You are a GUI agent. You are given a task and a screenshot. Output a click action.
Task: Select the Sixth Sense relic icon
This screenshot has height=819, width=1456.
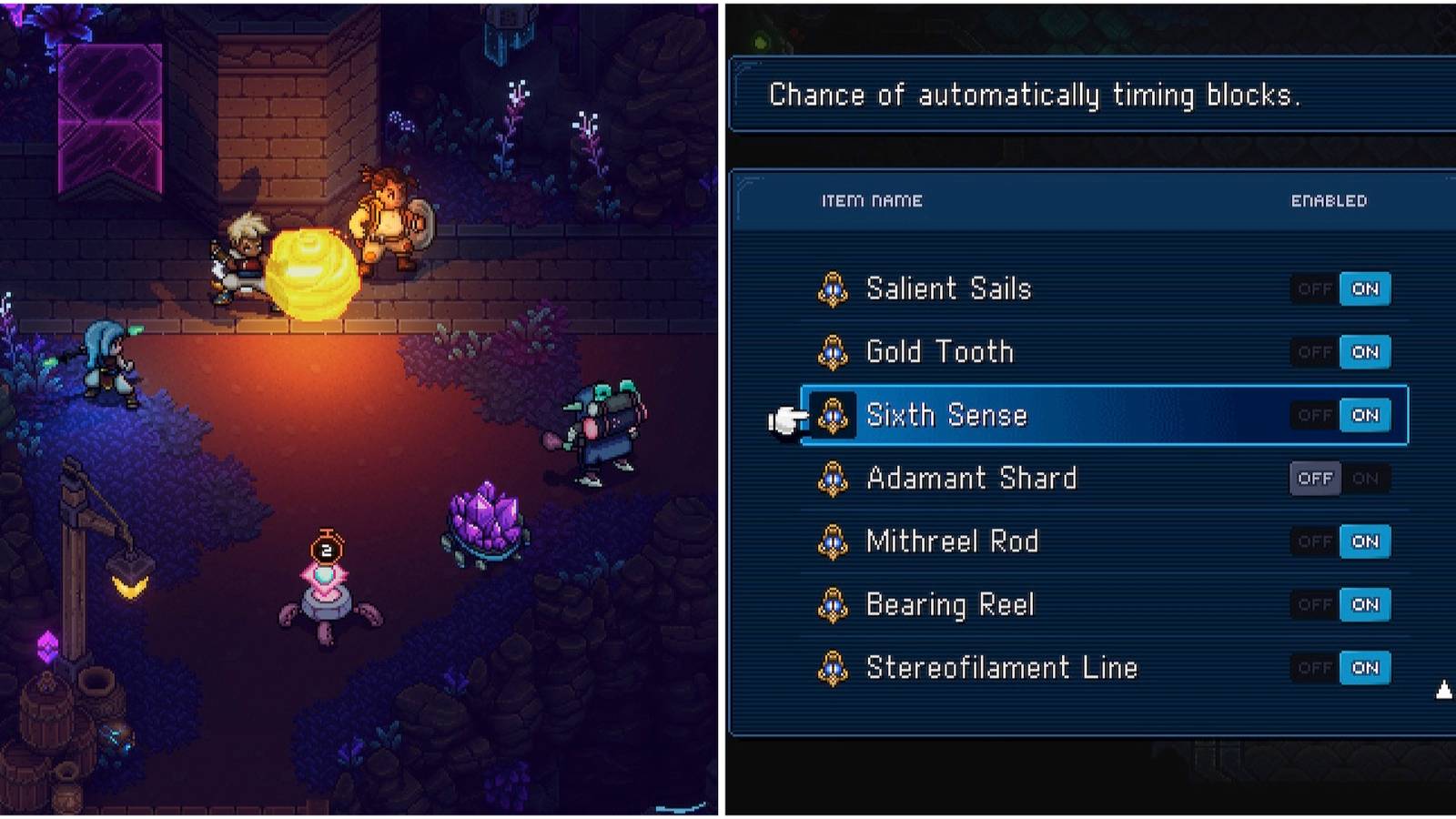(832, 415)
